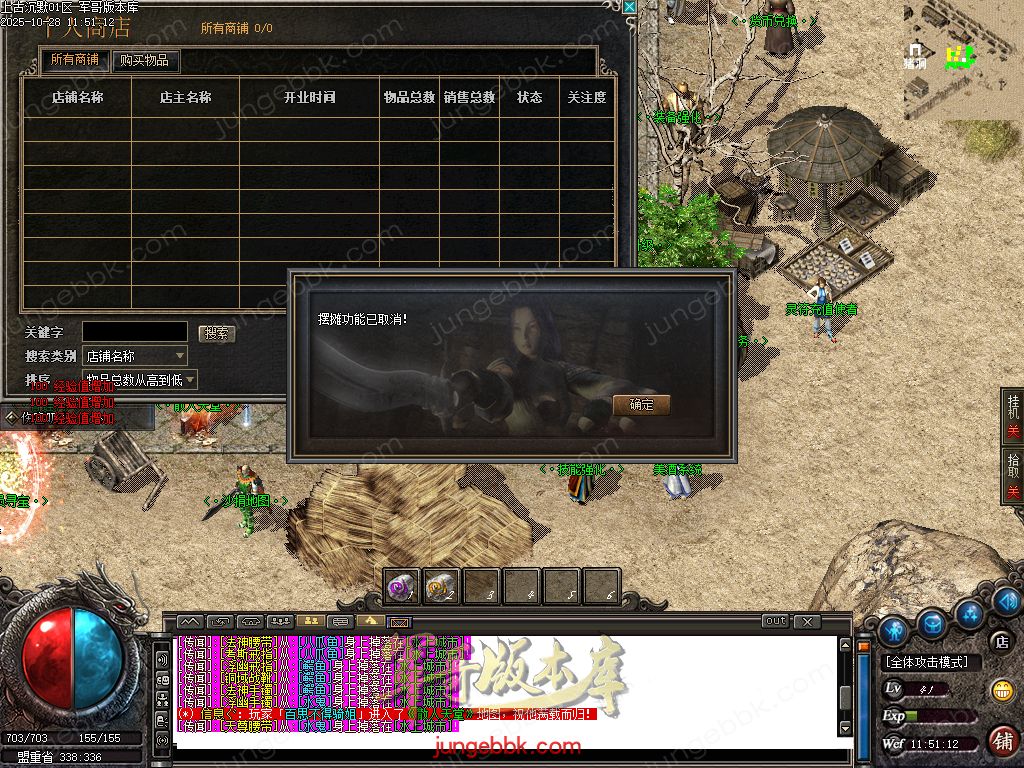The width and height of the screenshot is (1024, 768).
Task: Select the 所有商铺 tab
Action: (x=77, y=60)
